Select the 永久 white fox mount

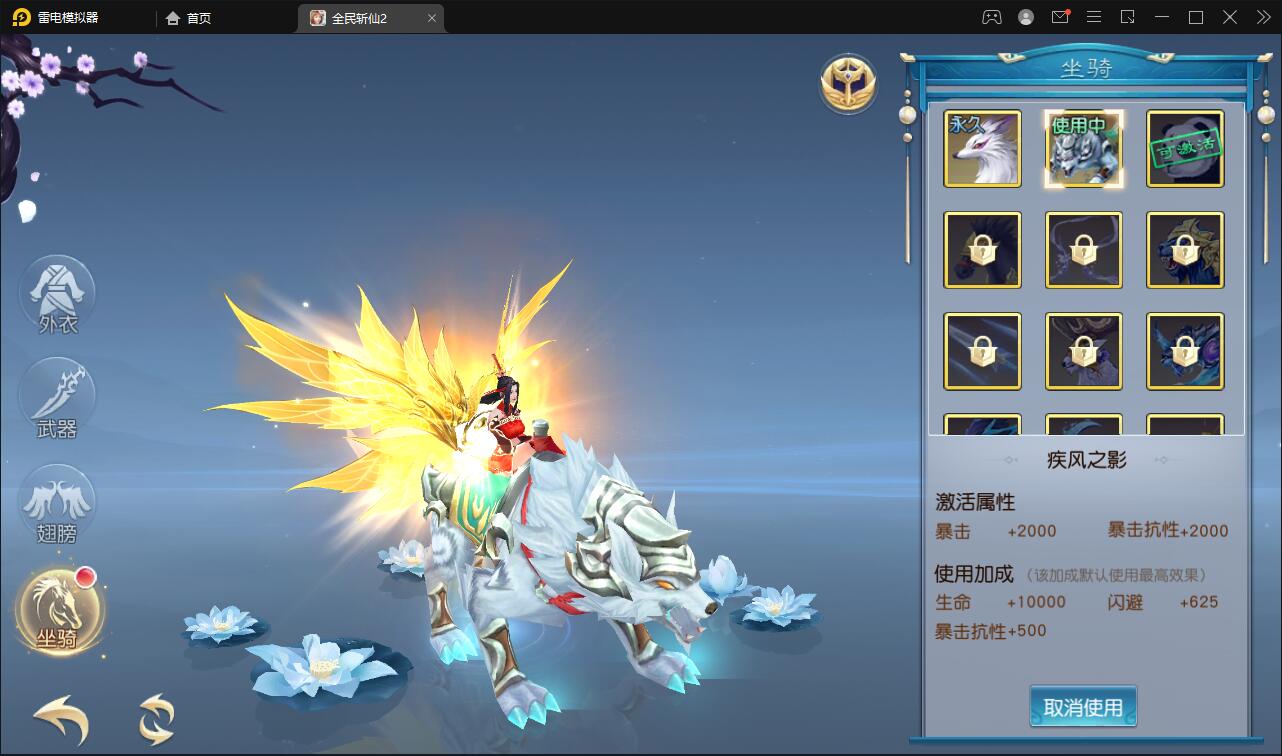coord(982,148)
